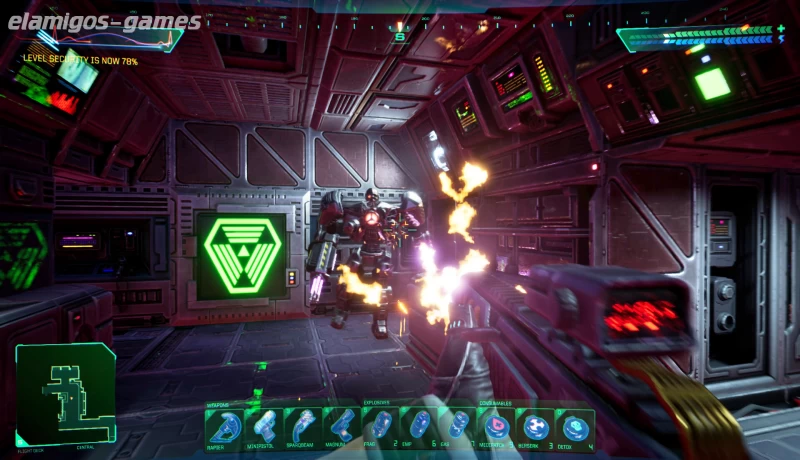800x460 pixels.
Task: Choose the Sparqbeam weapon slot
Action: click(x=301, y=428)
